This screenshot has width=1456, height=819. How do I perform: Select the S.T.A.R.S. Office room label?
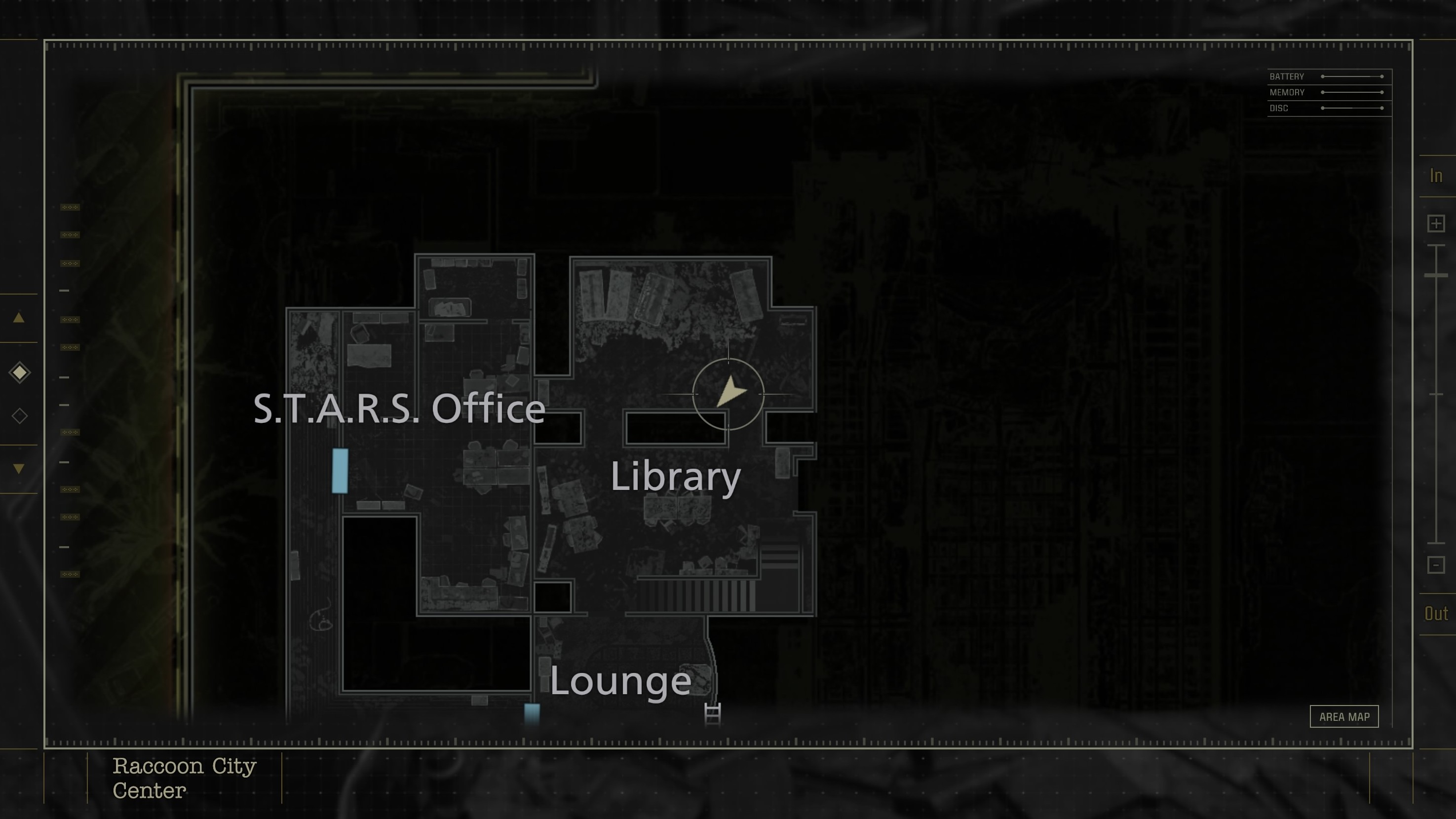(x=401, y=409)
